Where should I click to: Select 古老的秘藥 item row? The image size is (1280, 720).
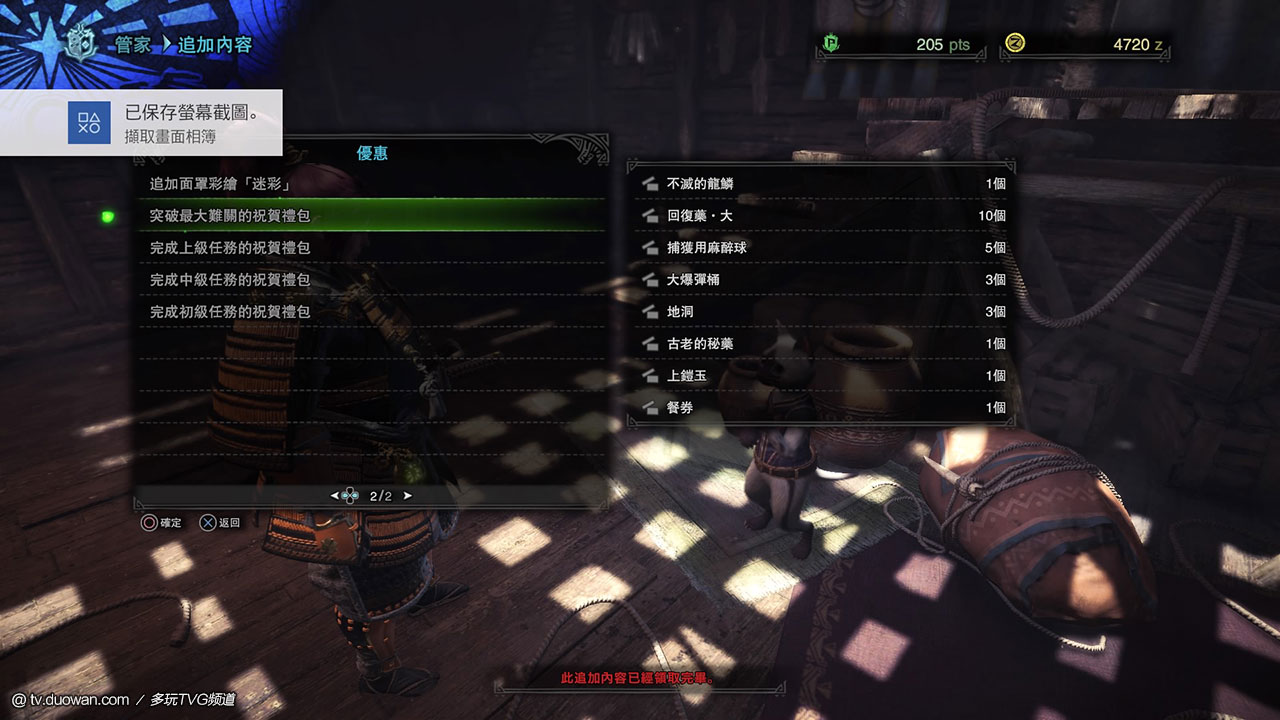(x=820, y=344)
